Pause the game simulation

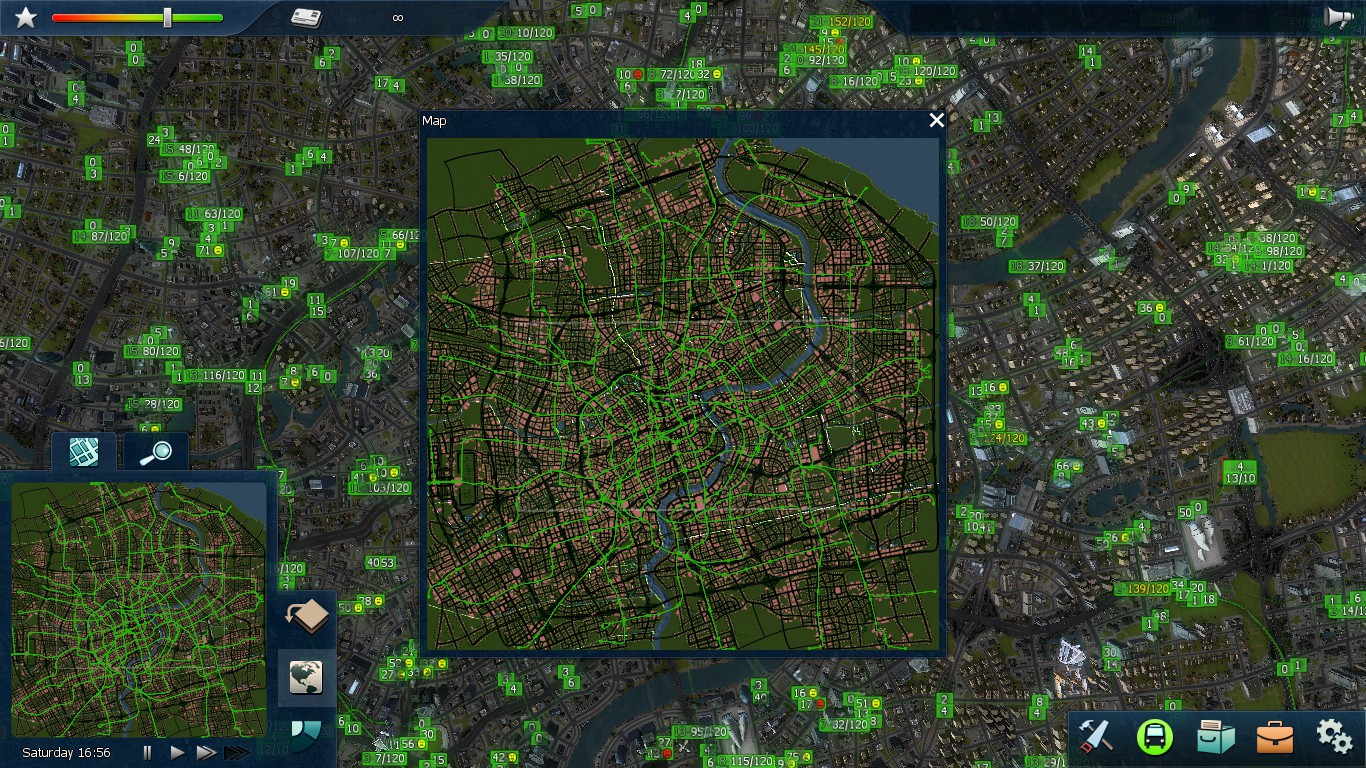pos(146,752)
